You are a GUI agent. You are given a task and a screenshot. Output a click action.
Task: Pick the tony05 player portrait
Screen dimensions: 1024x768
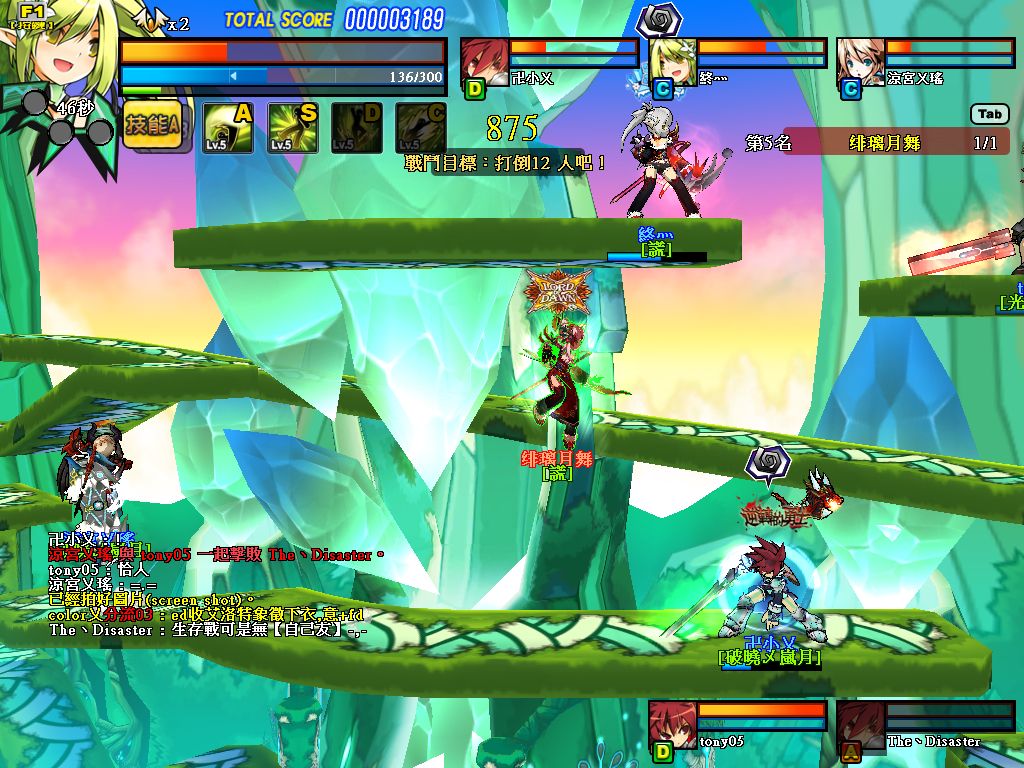tap(672, 724)
